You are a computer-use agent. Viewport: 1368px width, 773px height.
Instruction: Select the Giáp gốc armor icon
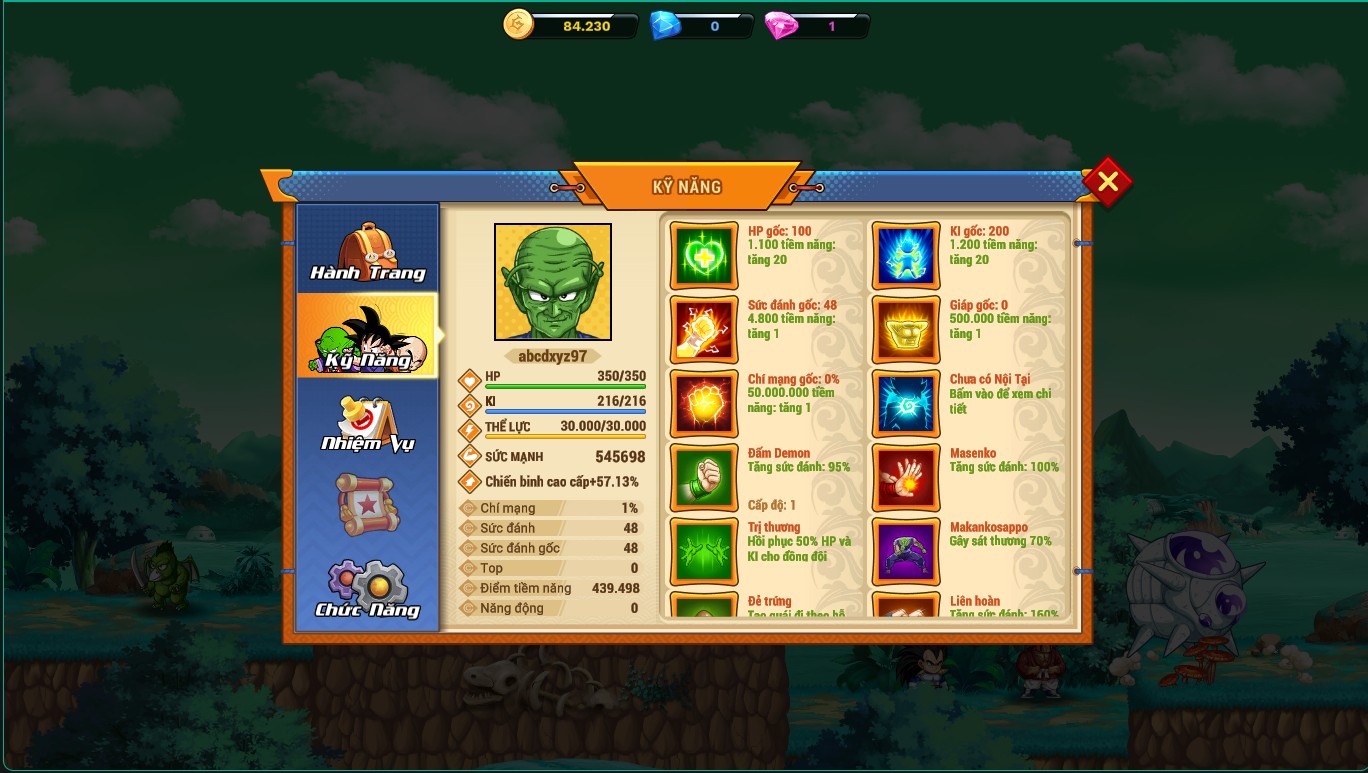(906, 329)
